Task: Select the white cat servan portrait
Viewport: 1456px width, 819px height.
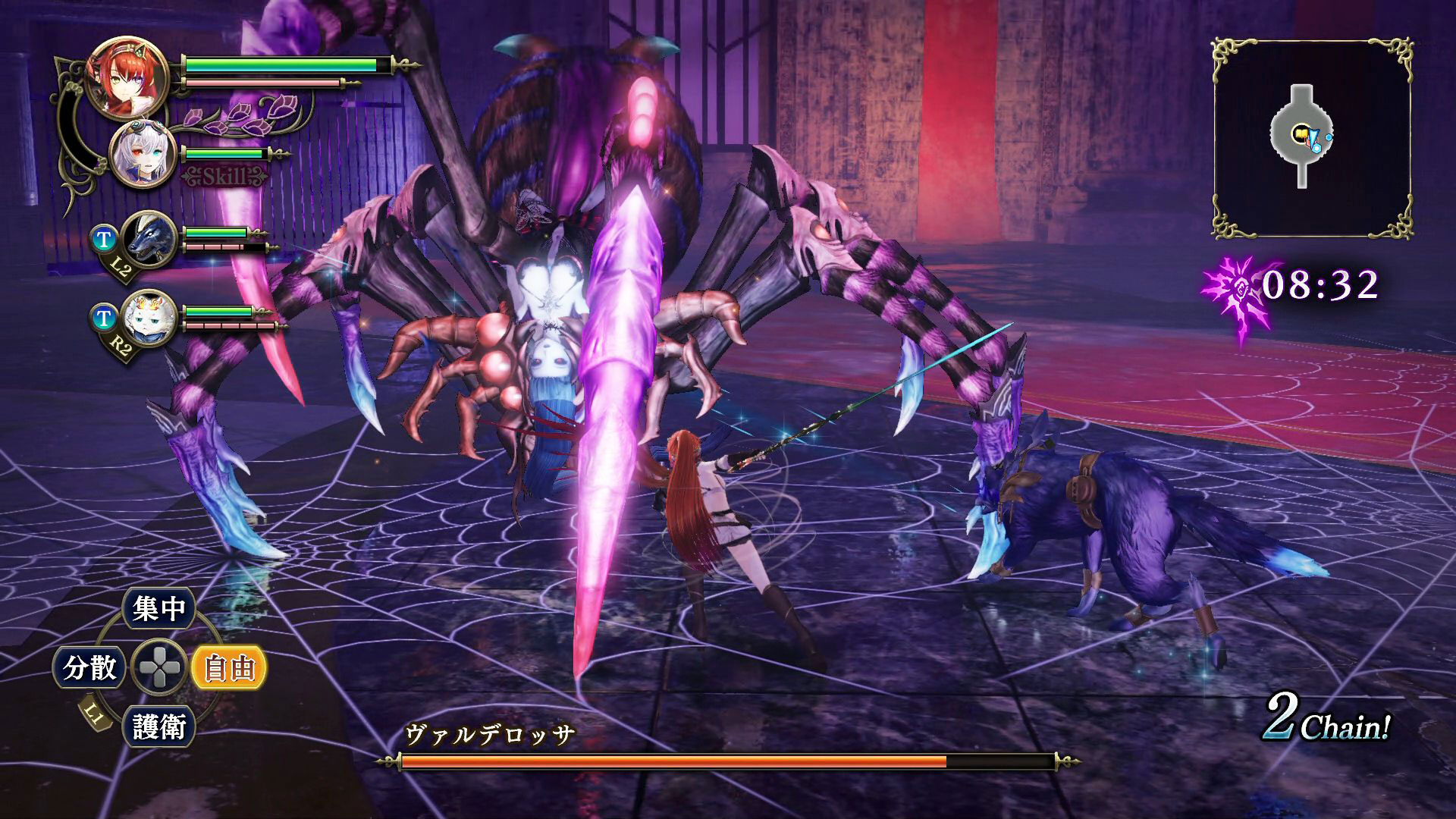Action: (x=149, y=318)
